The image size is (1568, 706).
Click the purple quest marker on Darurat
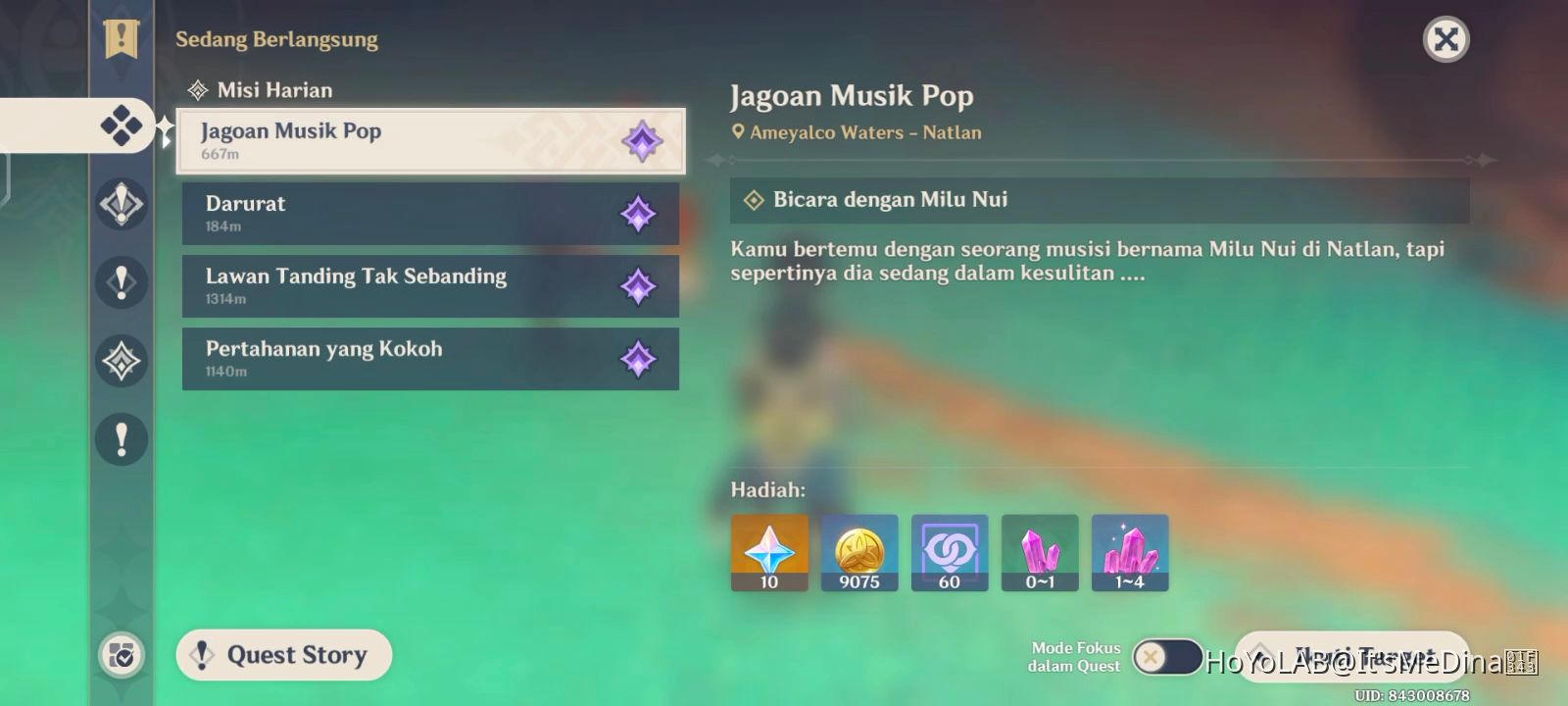[641, 213]
